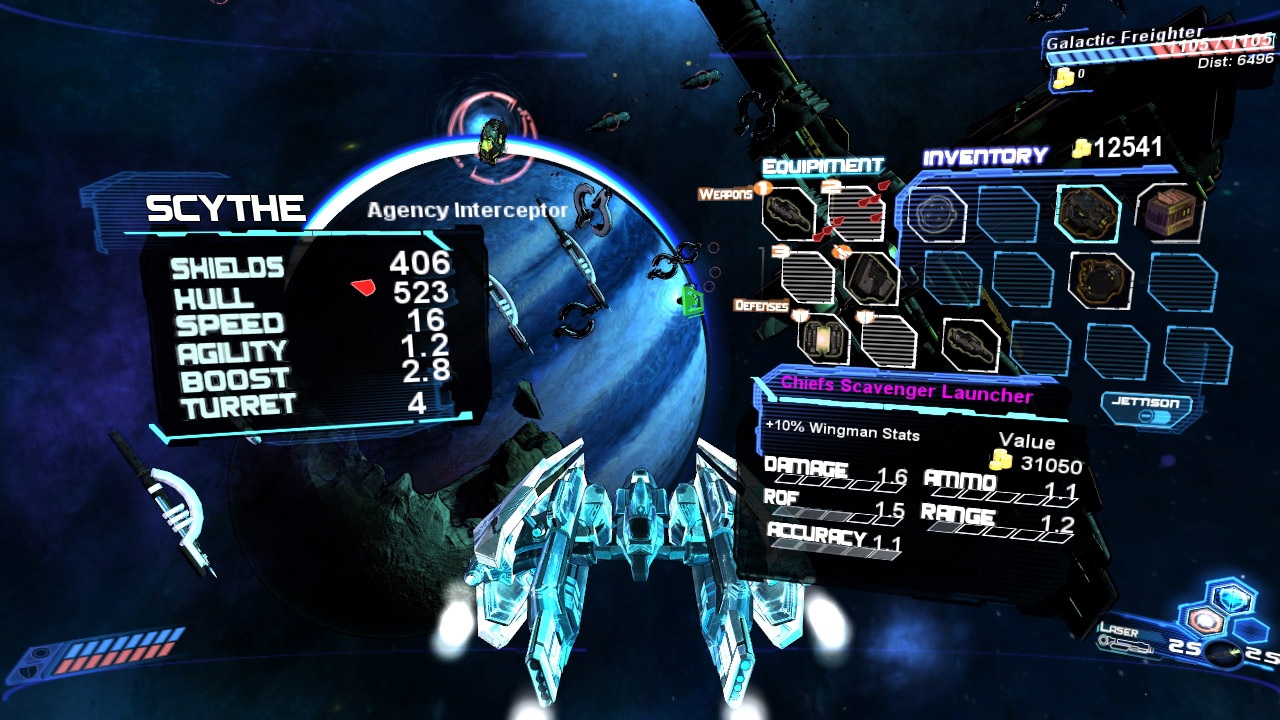Select the empty weapon slot 2
1280x720 pixels.
coord(857,213)
